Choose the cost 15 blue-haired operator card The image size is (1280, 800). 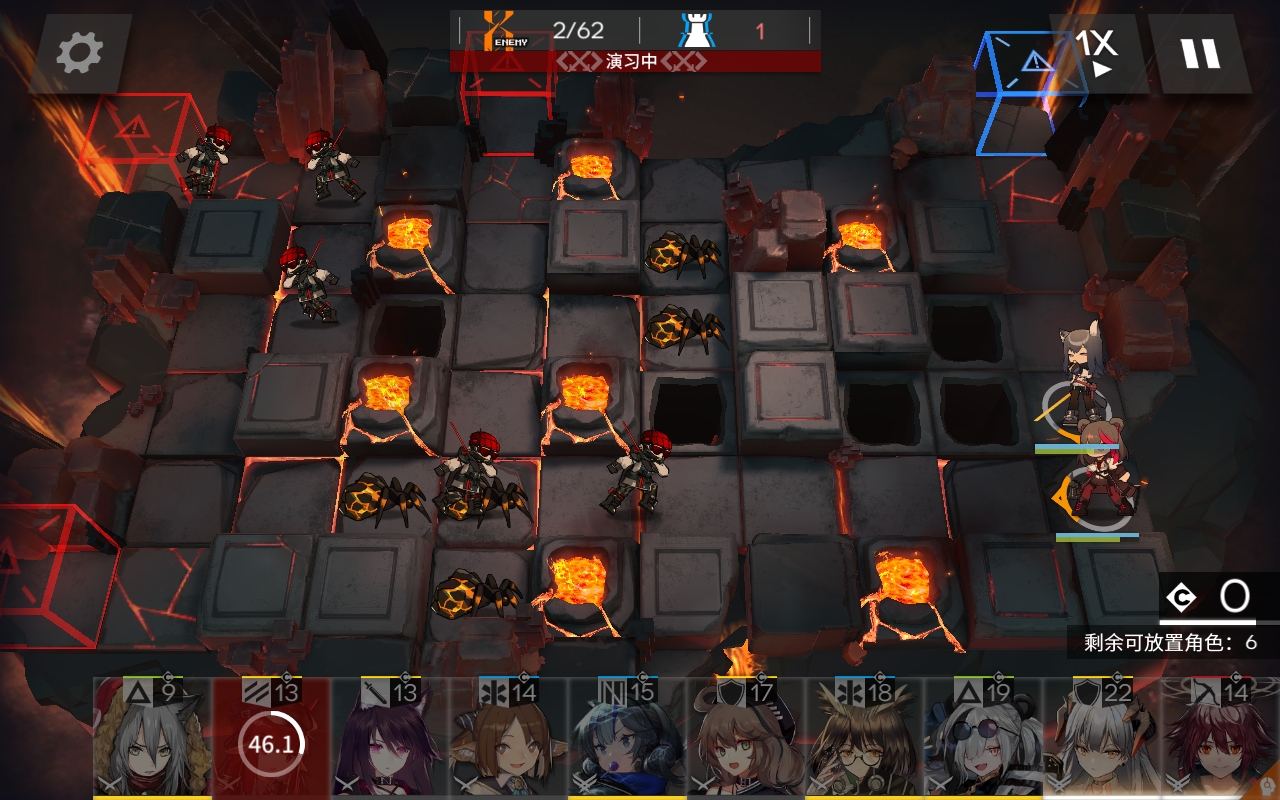click(x=627, y=740)
